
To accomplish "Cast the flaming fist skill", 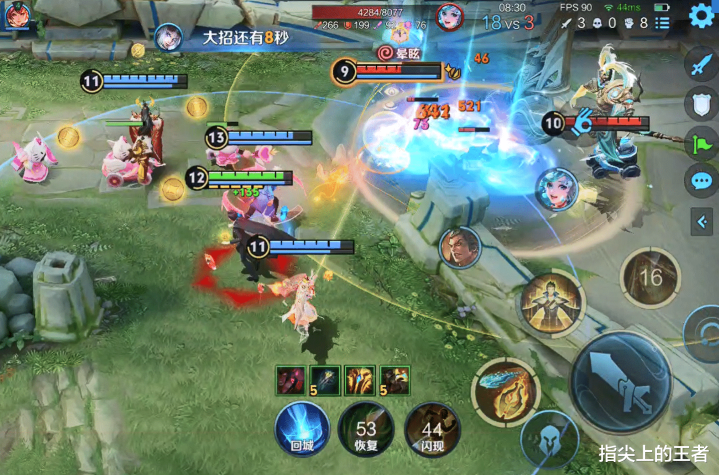I will (504, 392).
